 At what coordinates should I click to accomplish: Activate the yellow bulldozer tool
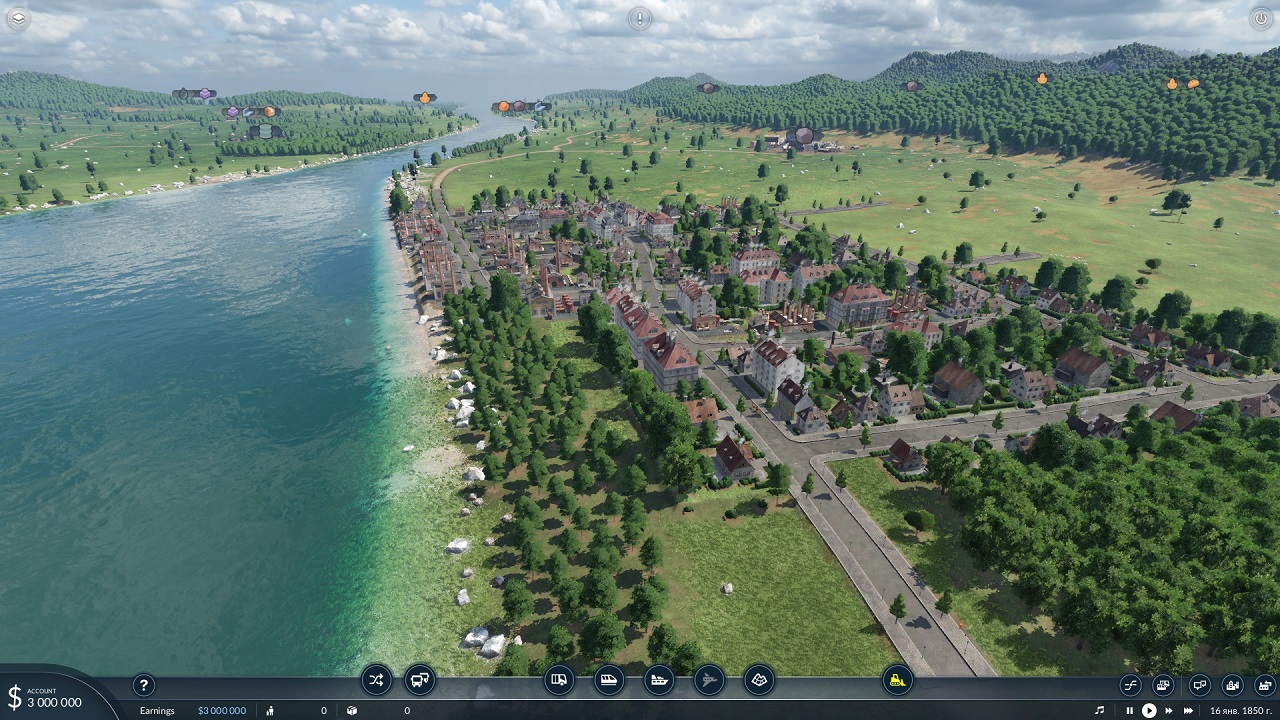click(897, 680)
